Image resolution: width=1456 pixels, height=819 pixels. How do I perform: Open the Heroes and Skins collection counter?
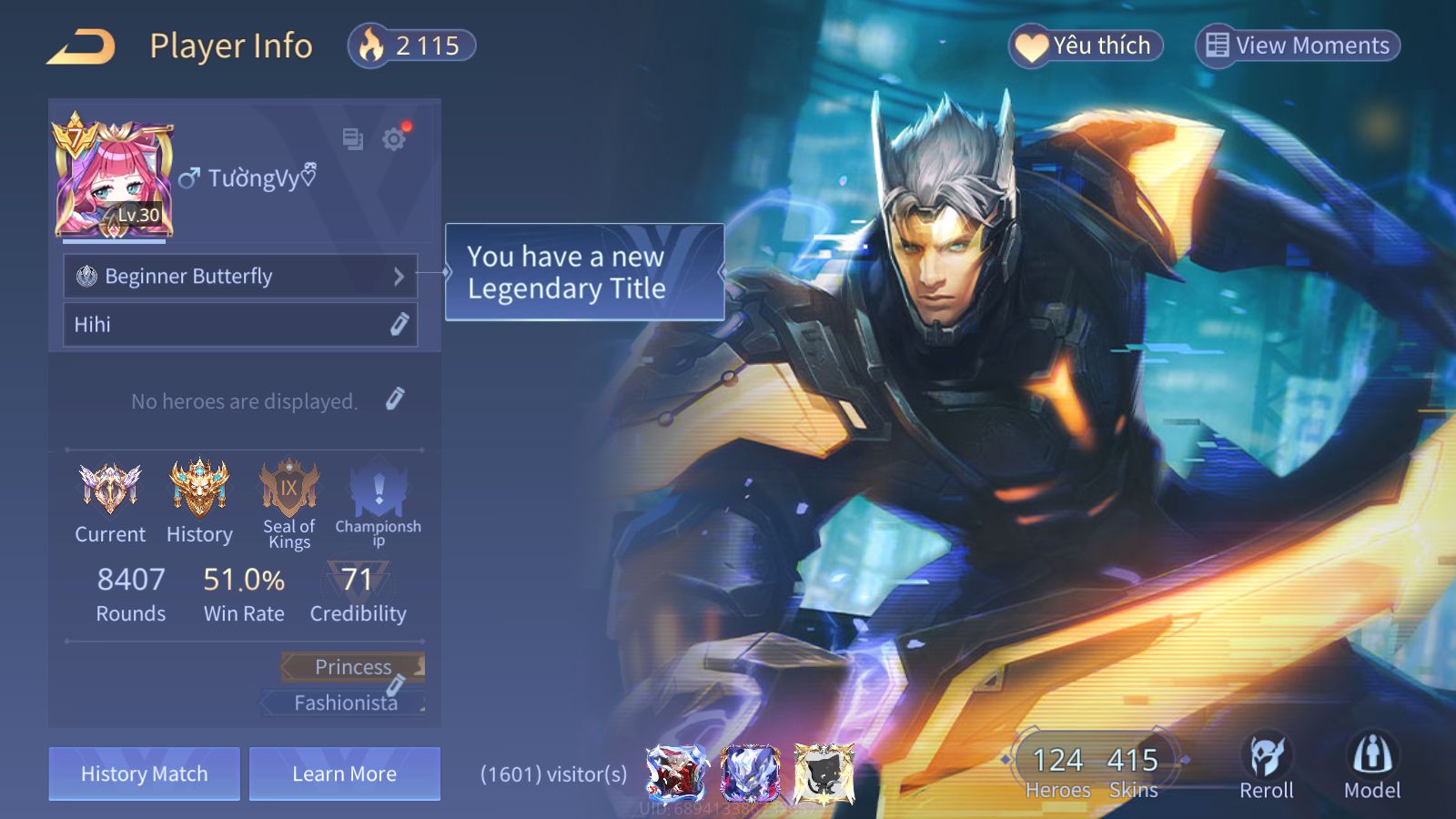click(1094, 772)
